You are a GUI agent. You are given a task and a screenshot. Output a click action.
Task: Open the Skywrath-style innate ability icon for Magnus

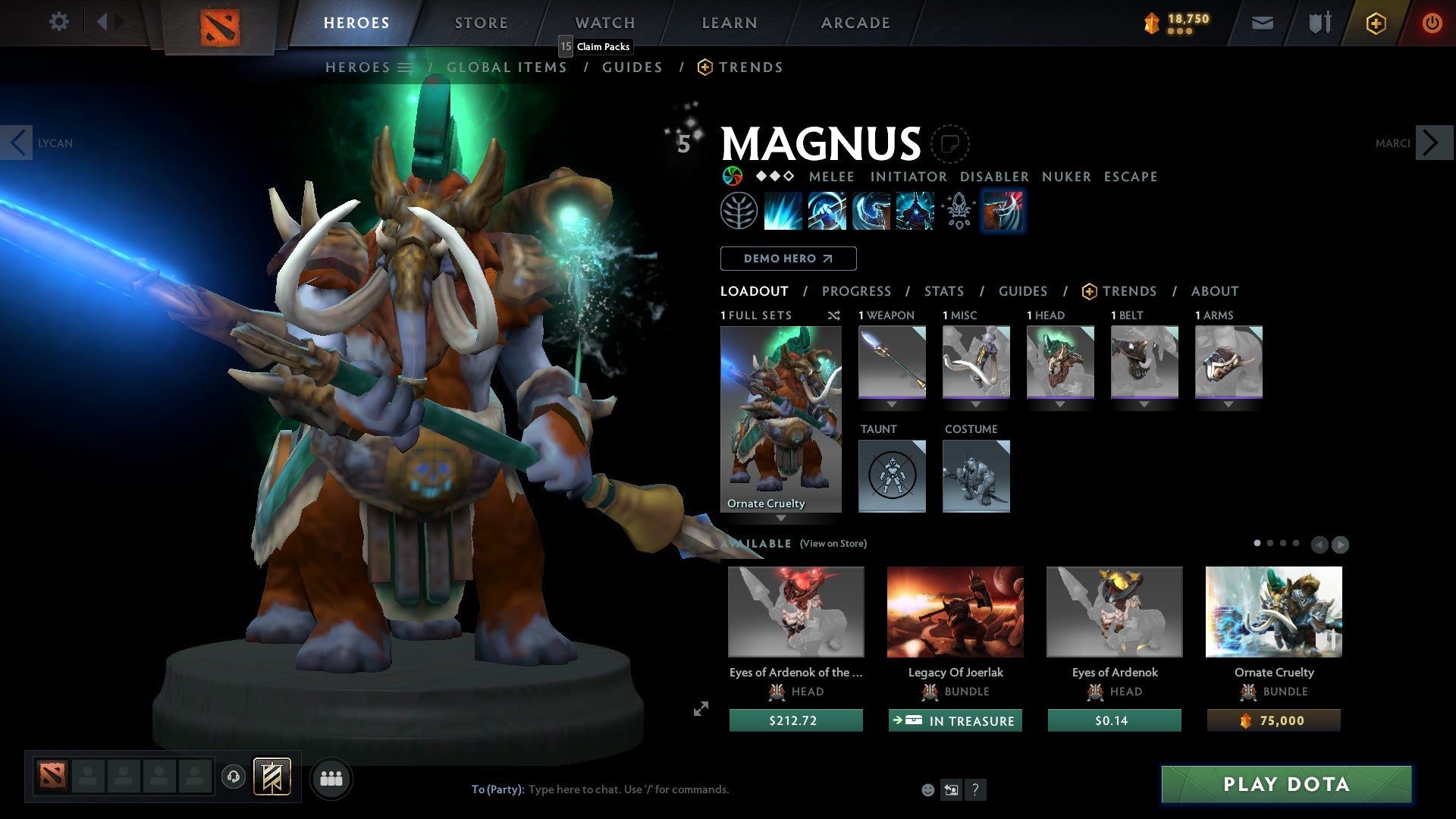point(739,211)
